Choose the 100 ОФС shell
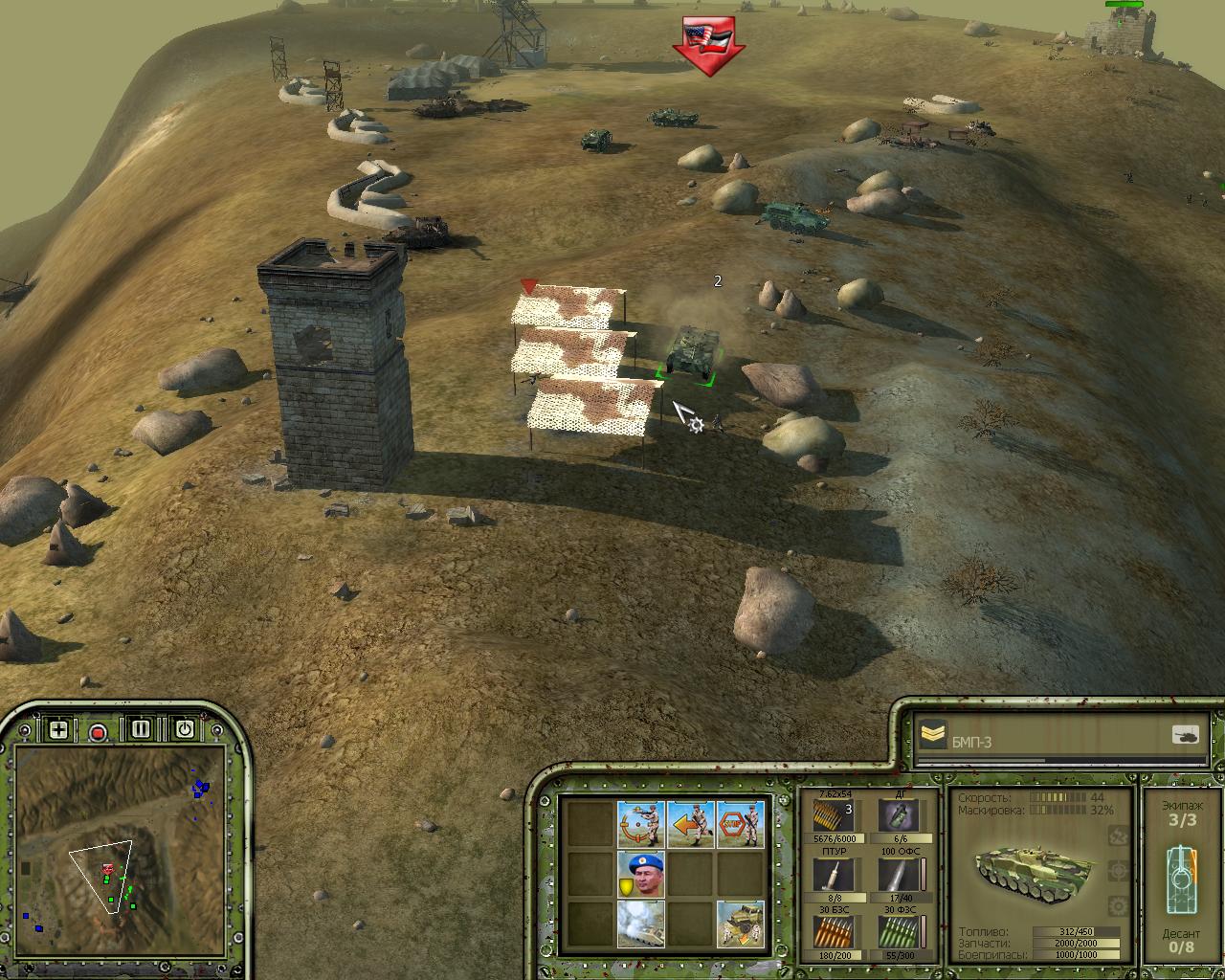 tap(897, 874)
